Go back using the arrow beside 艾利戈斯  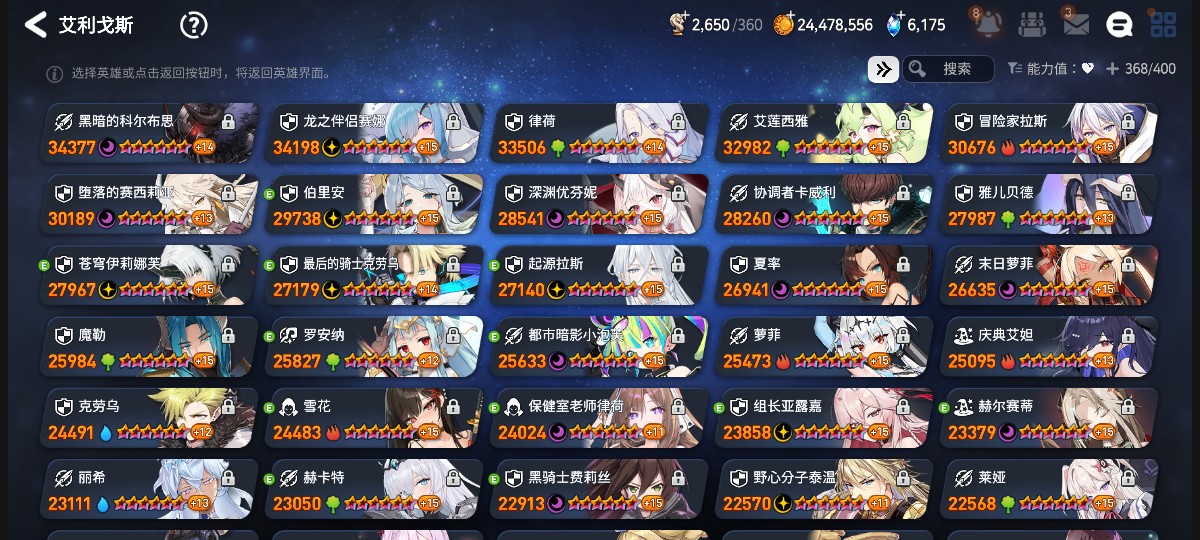[36, 25]
